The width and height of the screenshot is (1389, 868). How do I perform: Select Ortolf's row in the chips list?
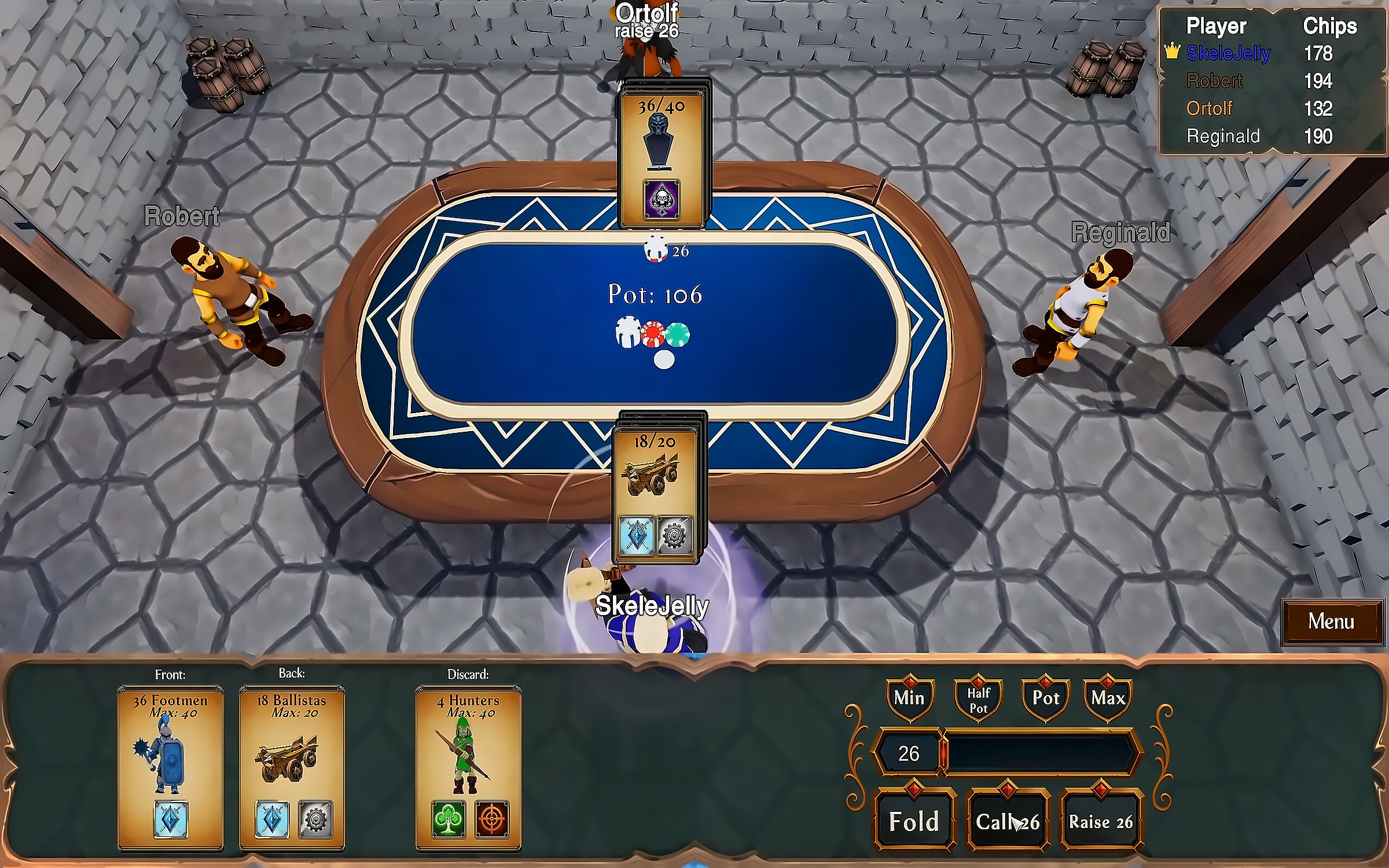[x=1259, y=109]
